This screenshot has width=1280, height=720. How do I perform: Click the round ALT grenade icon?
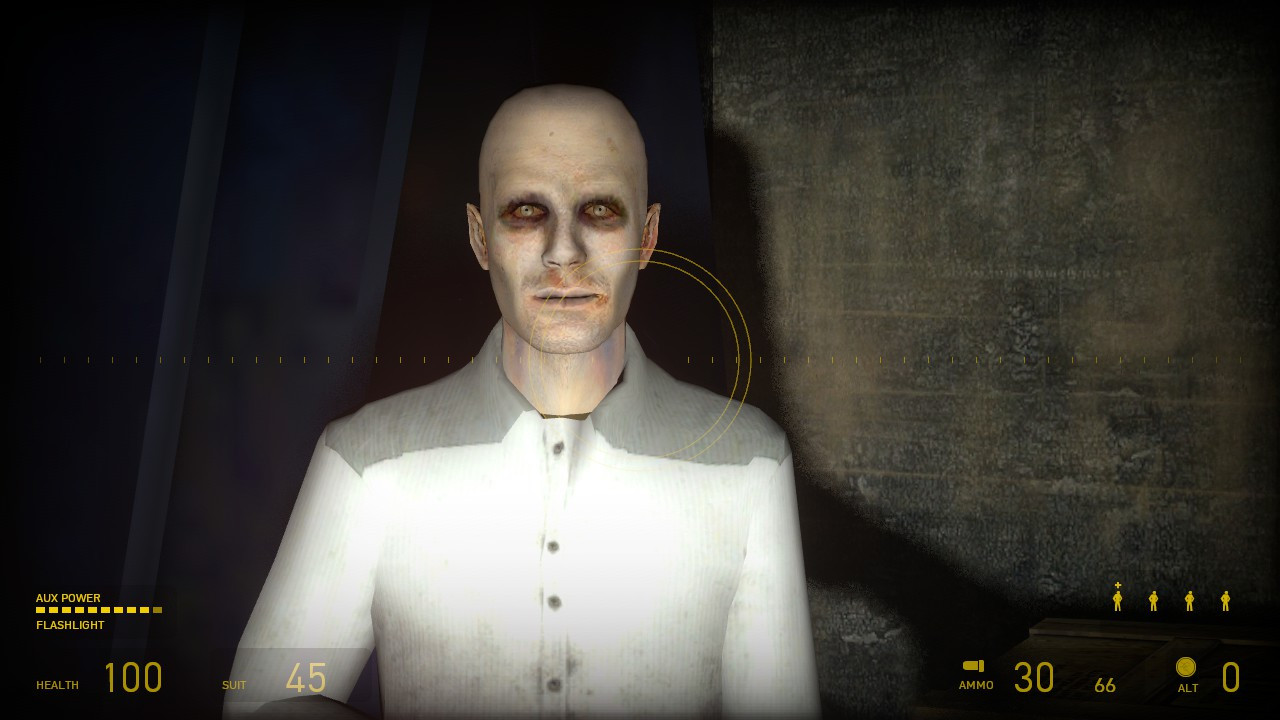coord(1187,666)
